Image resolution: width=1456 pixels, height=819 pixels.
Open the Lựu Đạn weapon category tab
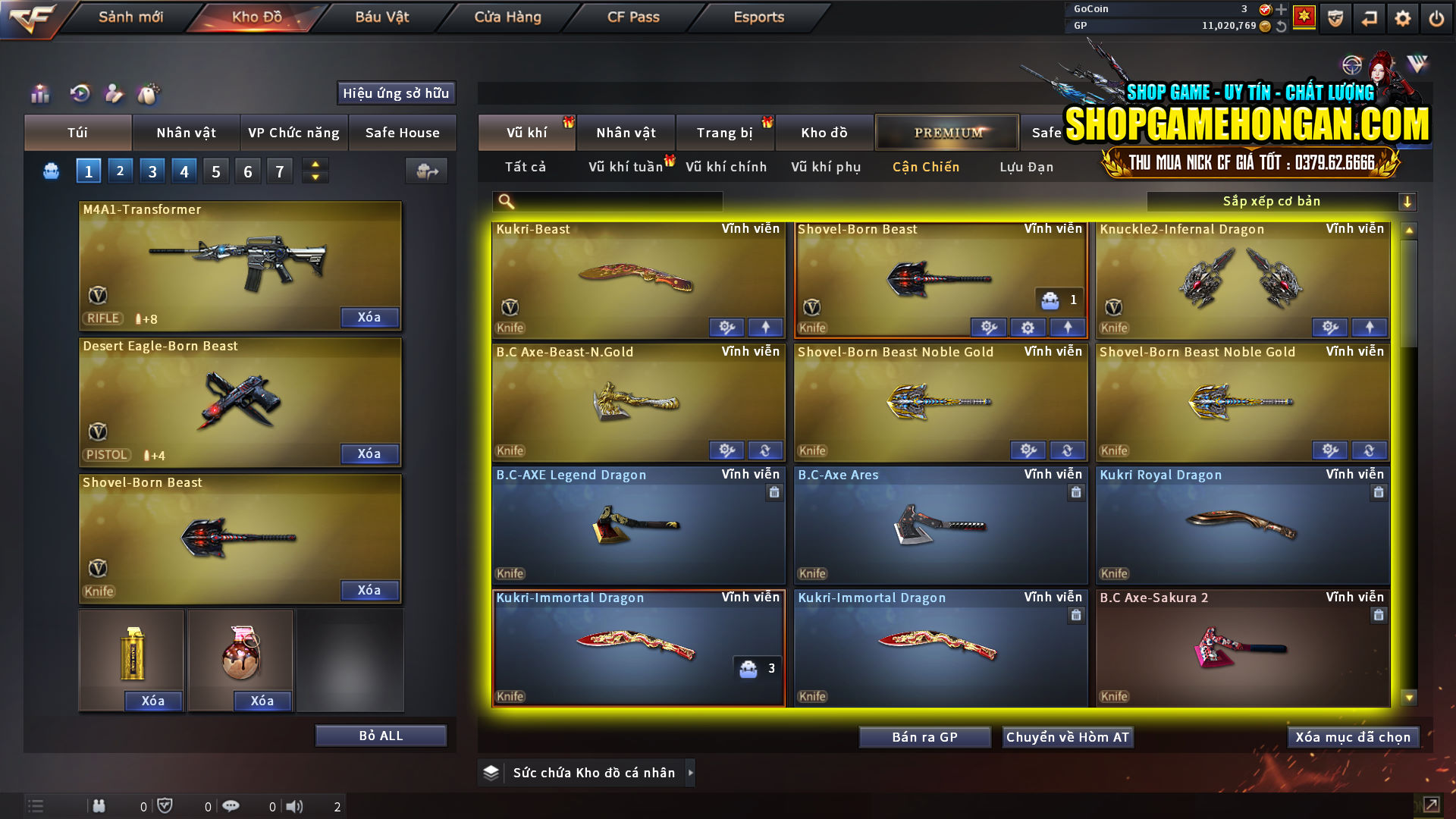pos(1028,167)
